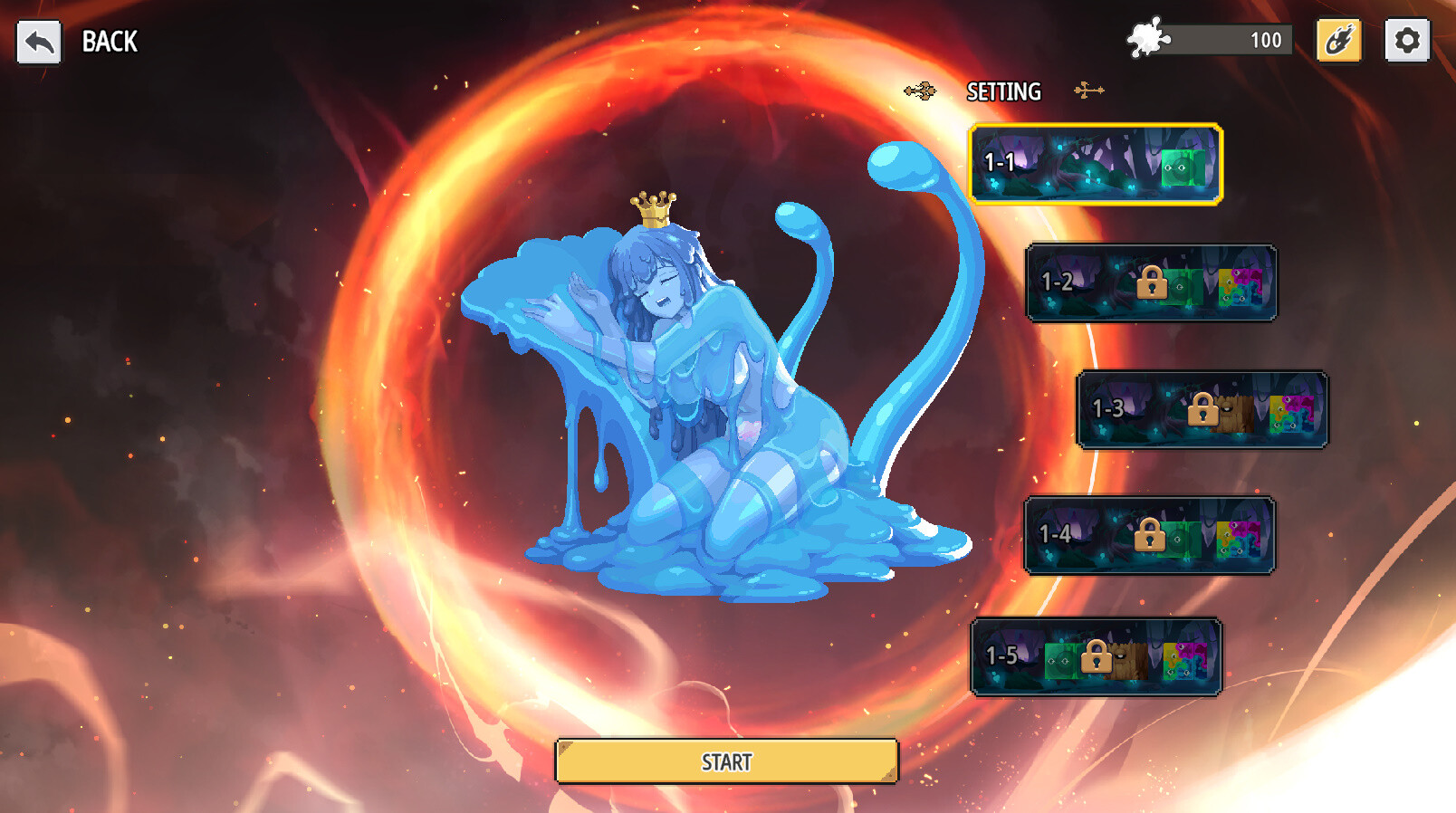Start the selected stage
The image size is (1456, 813).
click(x=726, y=761)
